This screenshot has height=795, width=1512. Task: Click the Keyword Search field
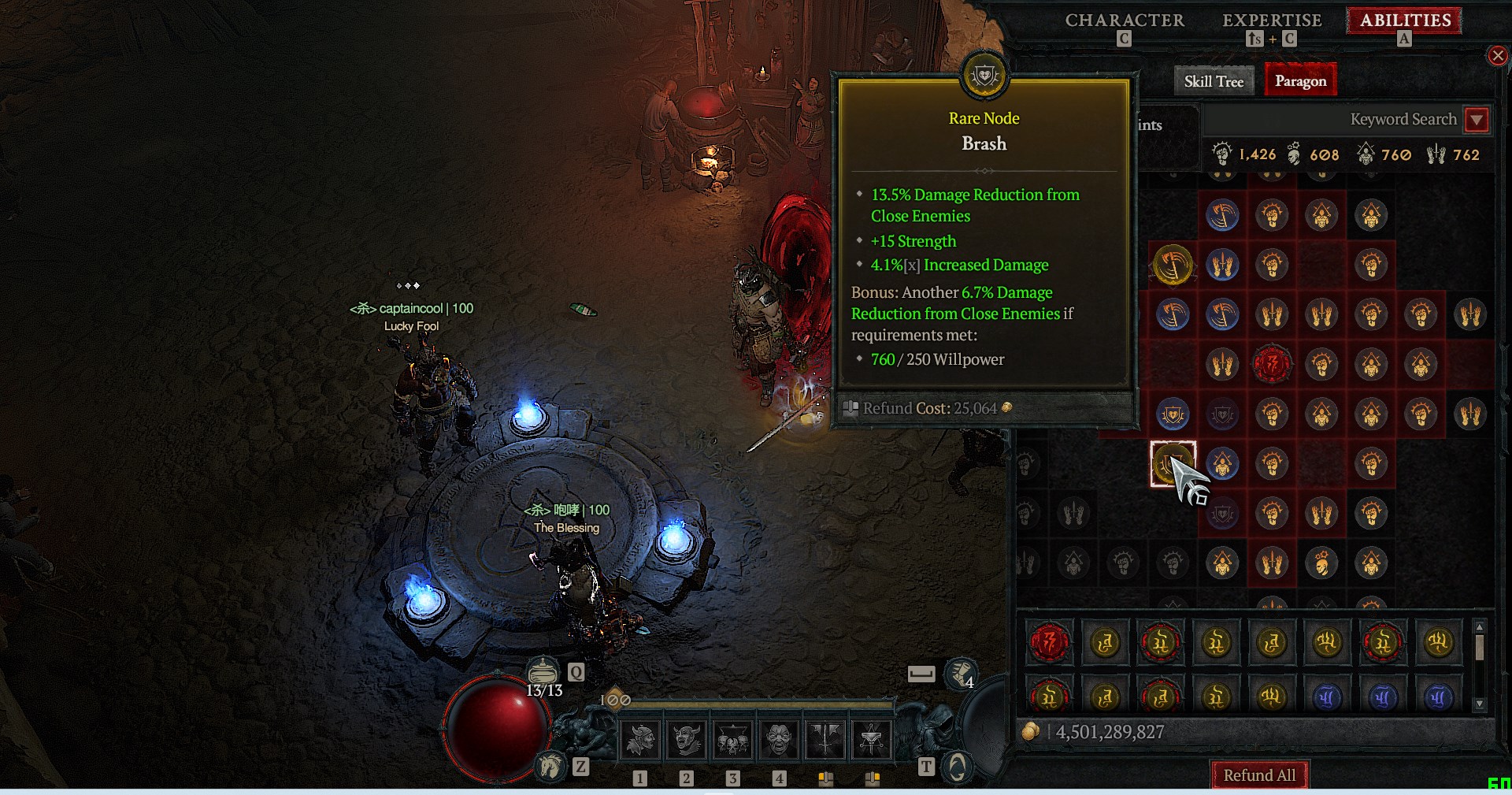coord(1331,120)
